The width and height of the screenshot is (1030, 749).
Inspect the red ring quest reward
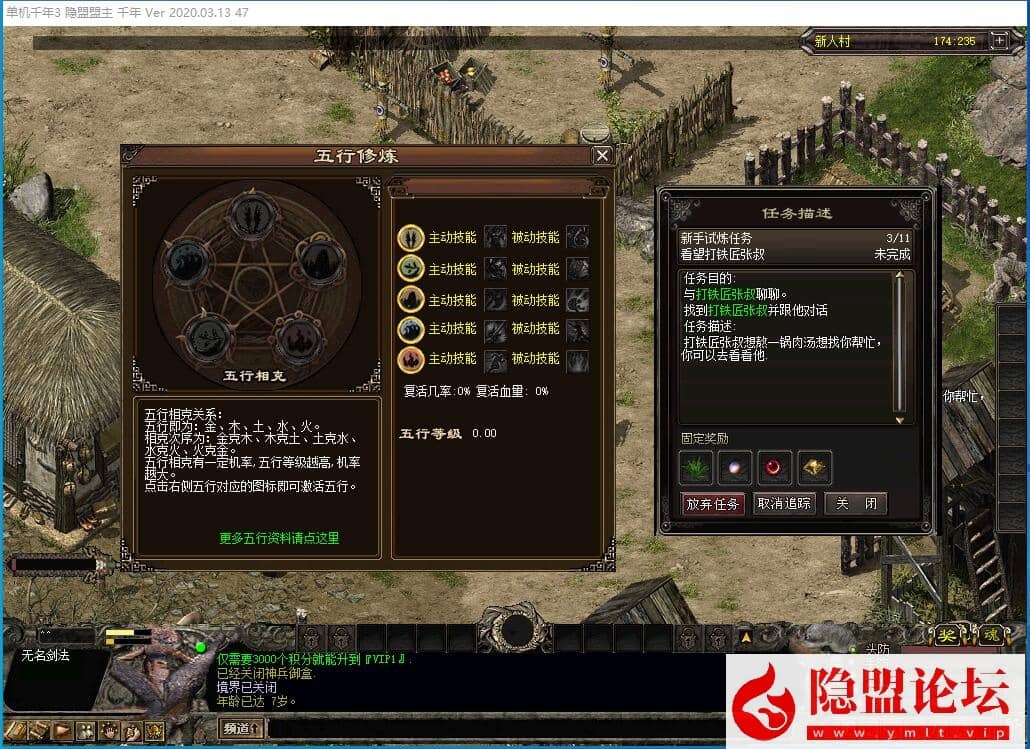(775, 467)
